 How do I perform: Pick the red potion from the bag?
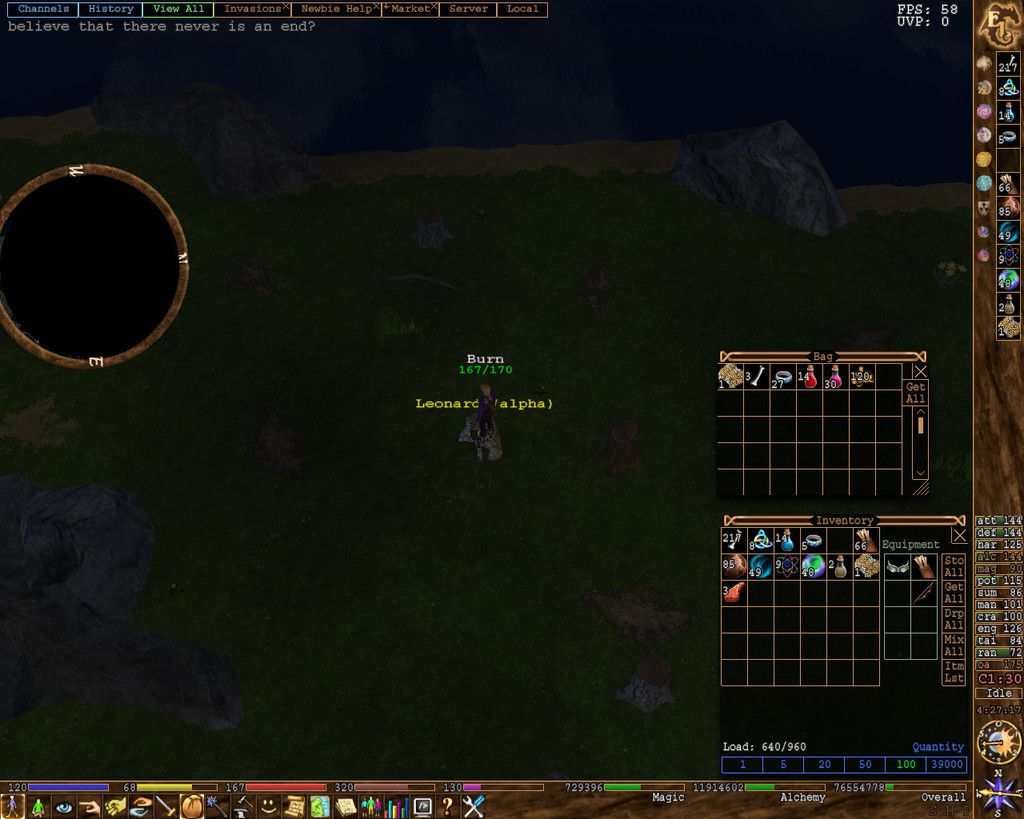(808, 377)
